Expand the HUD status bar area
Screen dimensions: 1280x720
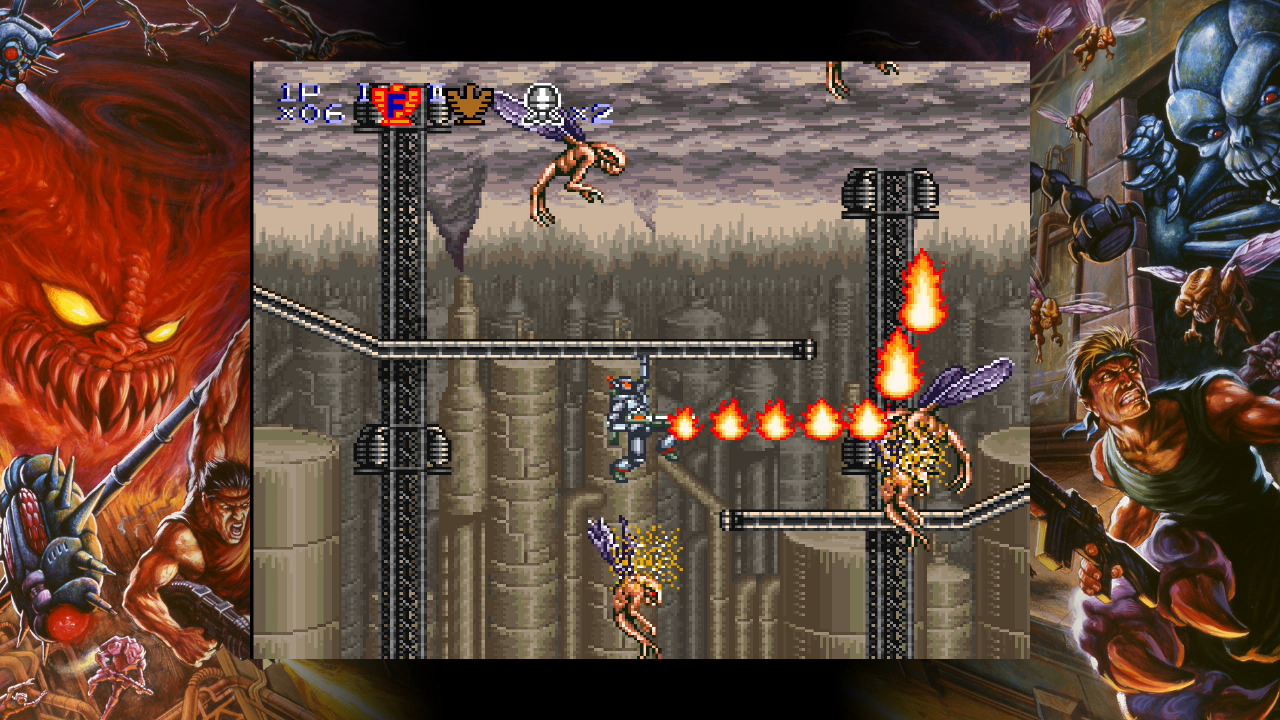440,105
